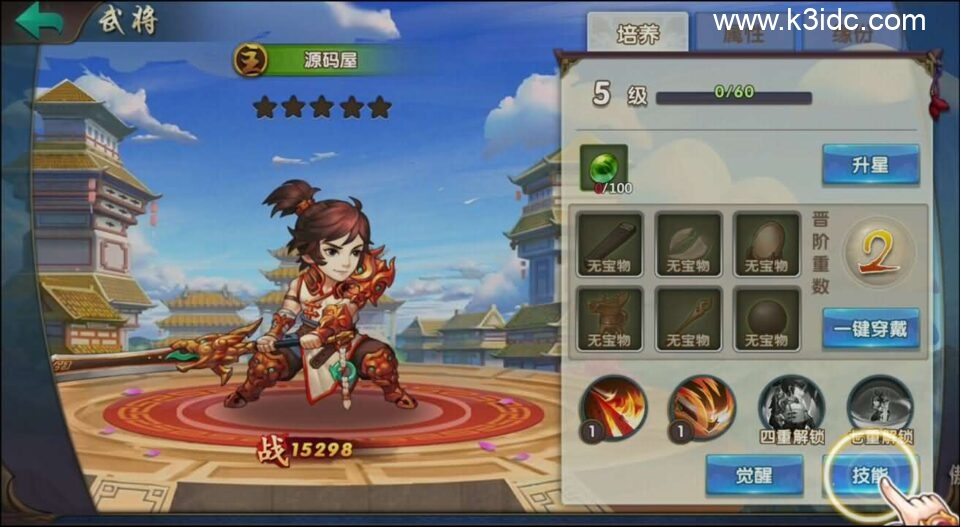Inspect the locked 四重解锁 skill icon
Viewport: 960px width, 527px height.
(790, 405)
